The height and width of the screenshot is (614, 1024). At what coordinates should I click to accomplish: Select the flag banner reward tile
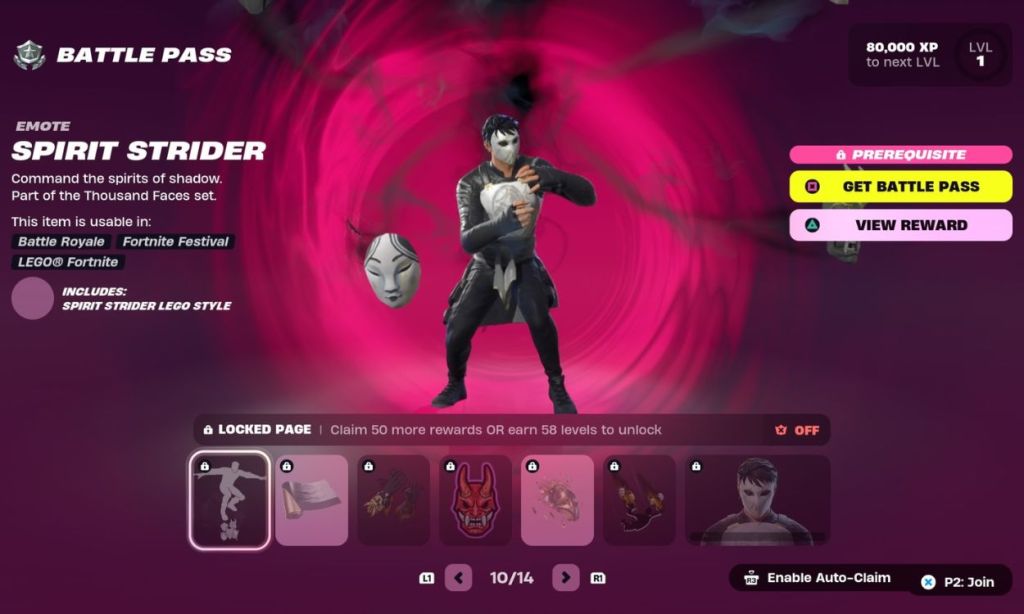coord(311,500)
